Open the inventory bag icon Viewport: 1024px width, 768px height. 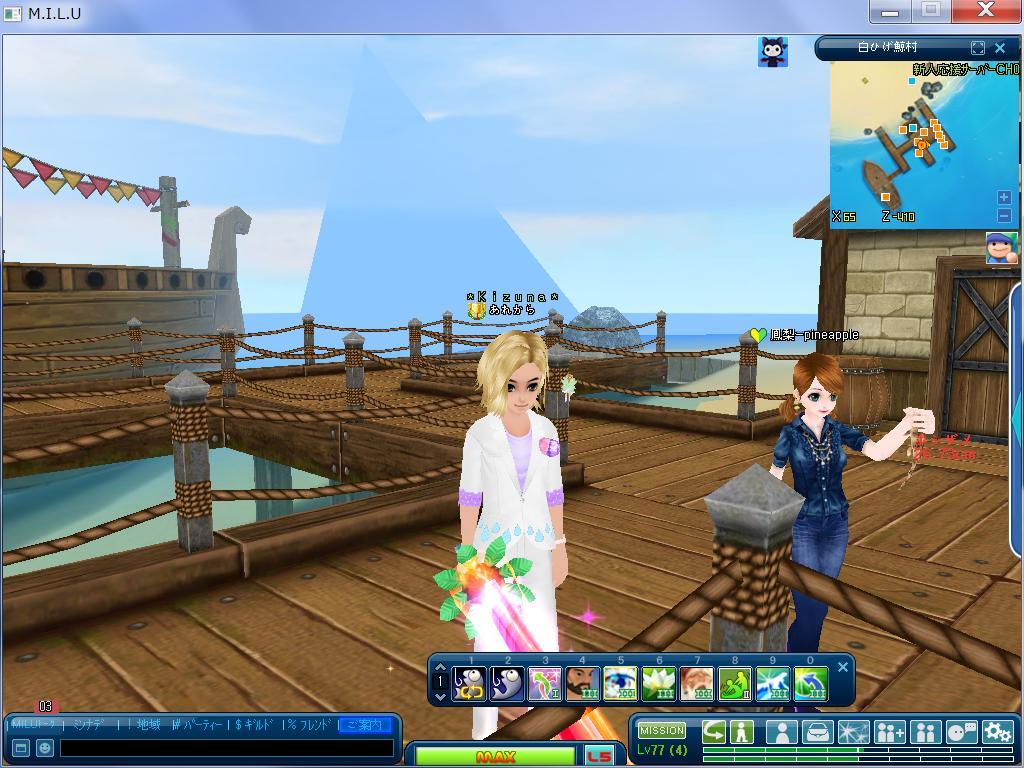tap(817, 733)
